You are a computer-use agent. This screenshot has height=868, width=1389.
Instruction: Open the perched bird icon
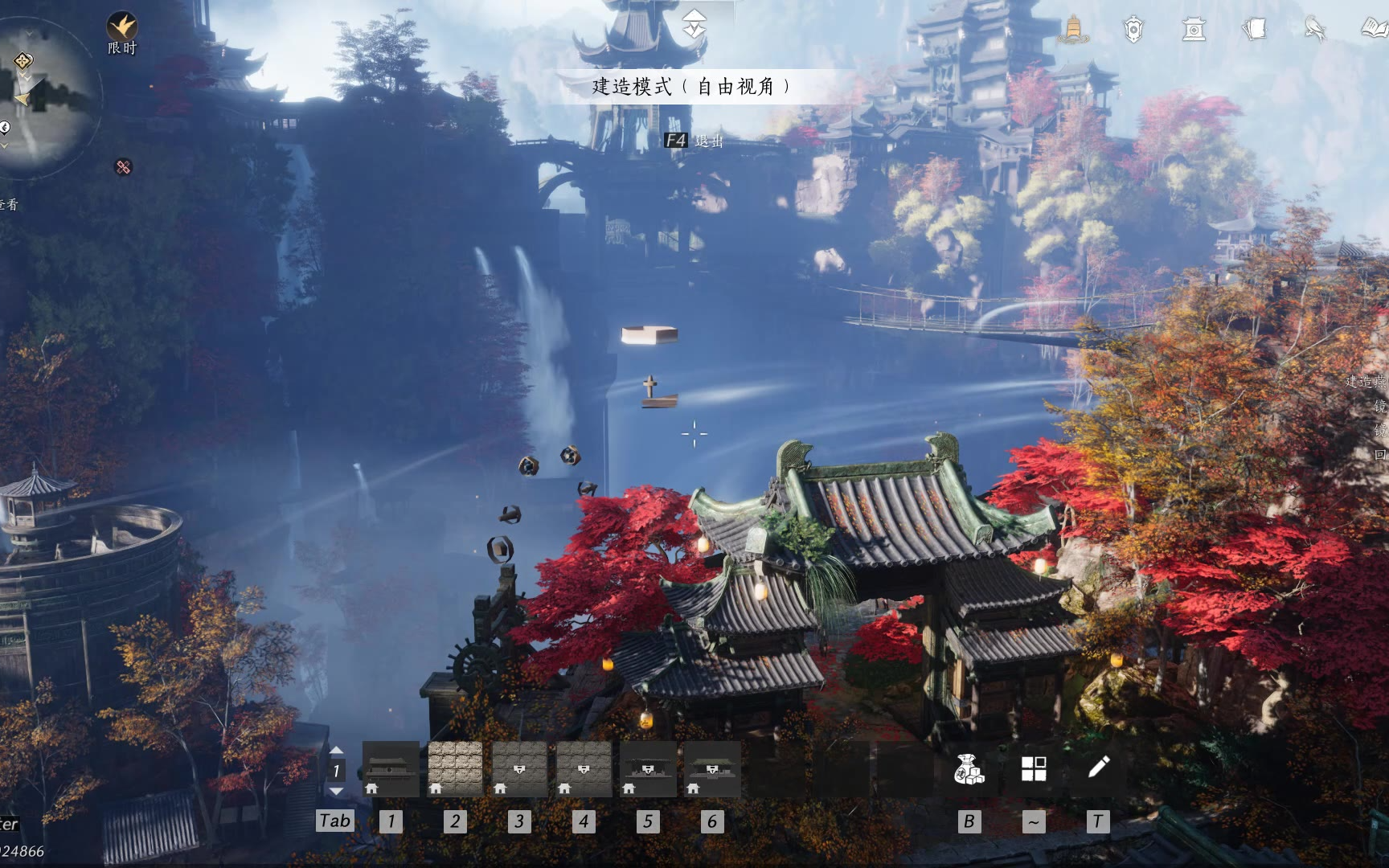coord(1315,30)
